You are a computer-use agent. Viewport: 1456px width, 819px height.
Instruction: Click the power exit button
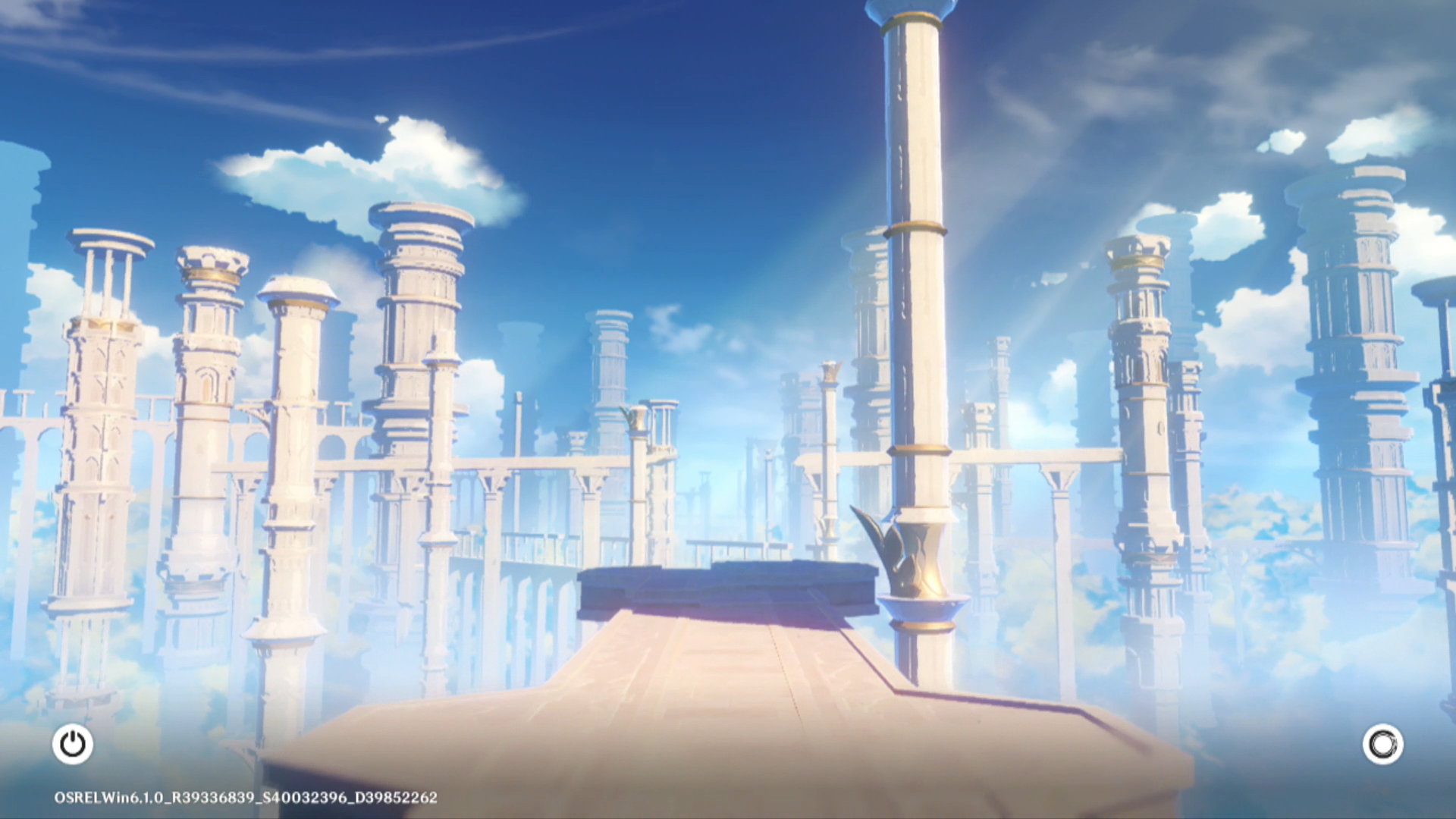click(x=73, y=744)
